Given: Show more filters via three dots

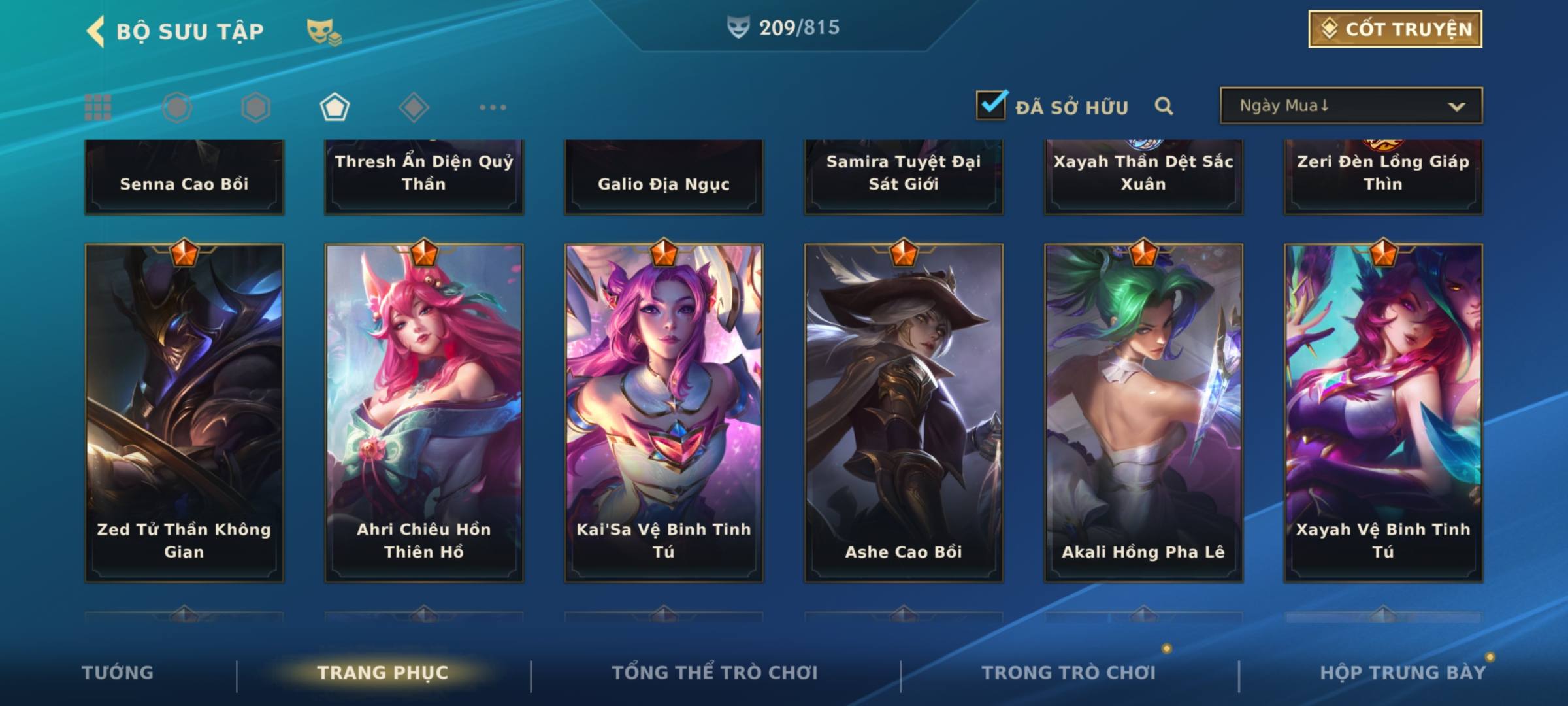Looking at the screenshot, I should pyautogui.click(x=493, y=107).
